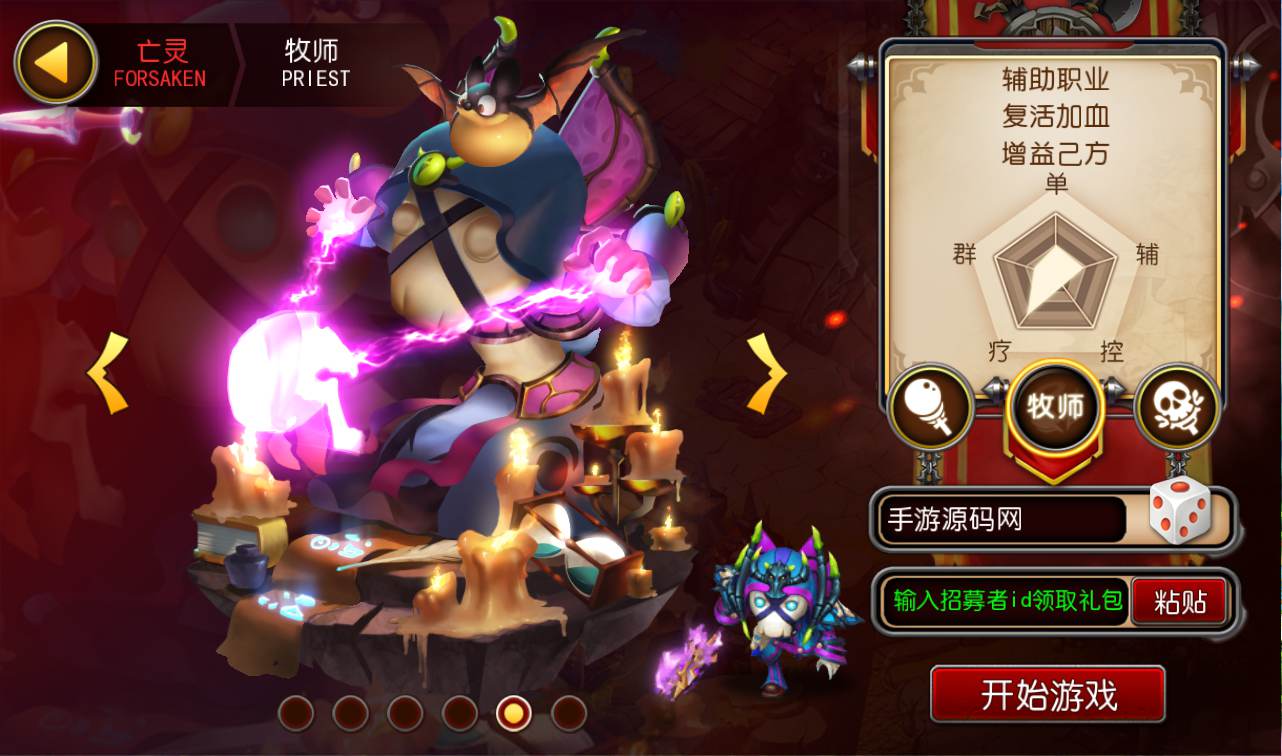Select the first carousel dot

point(297,715)
